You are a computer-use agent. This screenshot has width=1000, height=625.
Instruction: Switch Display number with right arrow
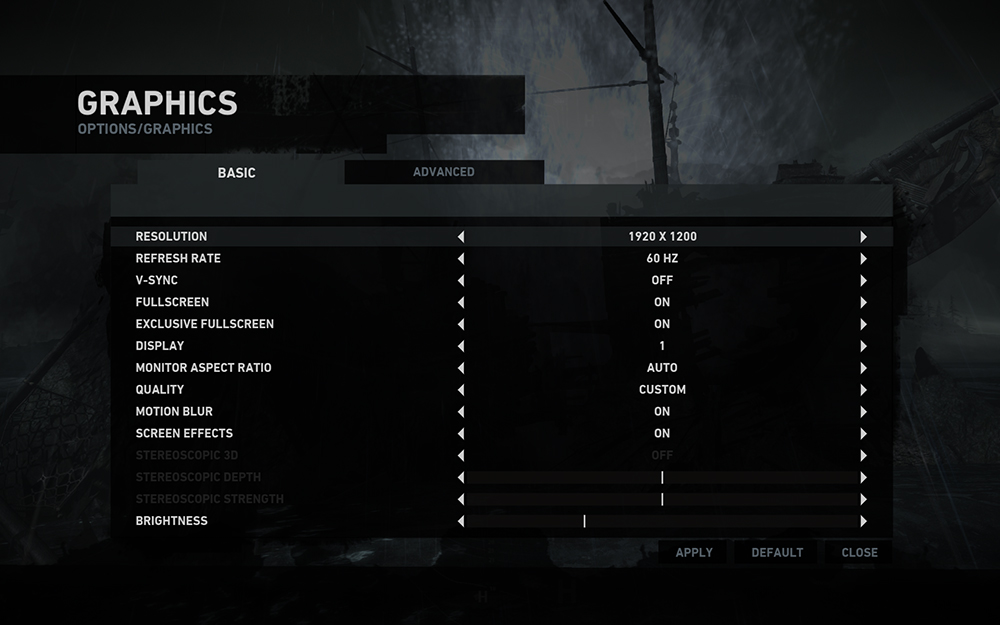coord(863,346)
